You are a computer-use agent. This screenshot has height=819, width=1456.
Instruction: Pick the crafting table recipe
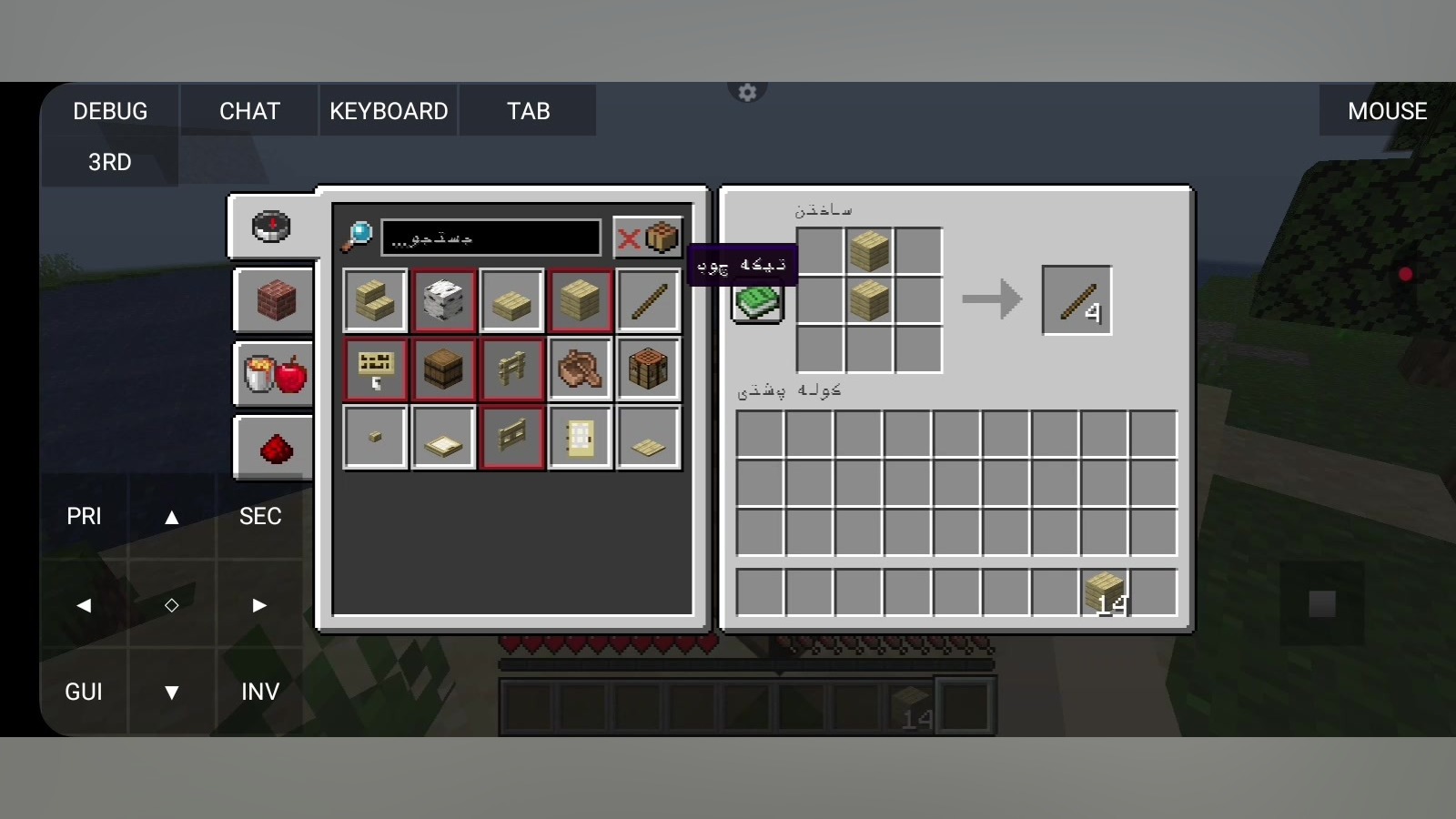[x=649, y=369]
